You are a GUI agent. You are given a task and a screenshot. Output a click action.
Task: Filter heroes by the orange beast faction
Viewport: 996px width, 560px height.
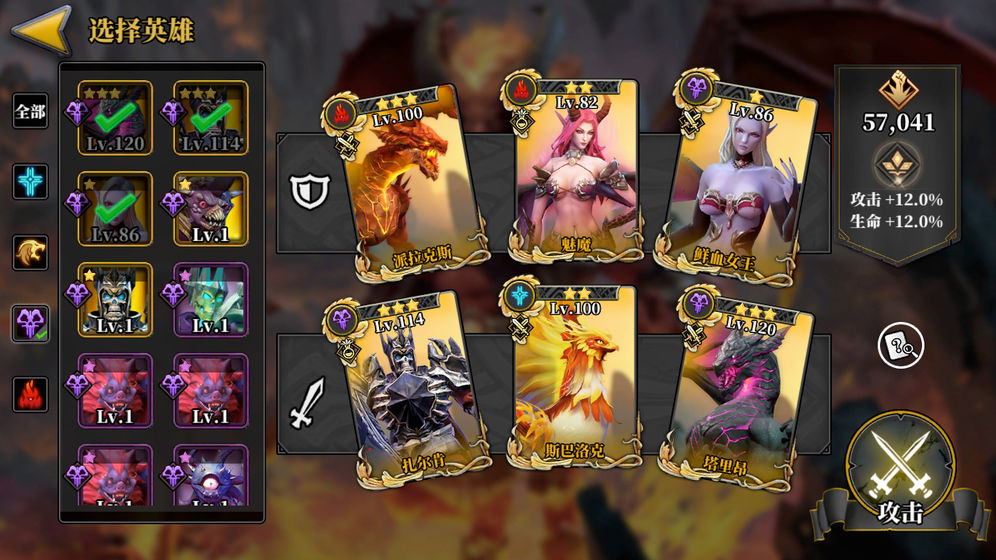[x=30, y=253]
